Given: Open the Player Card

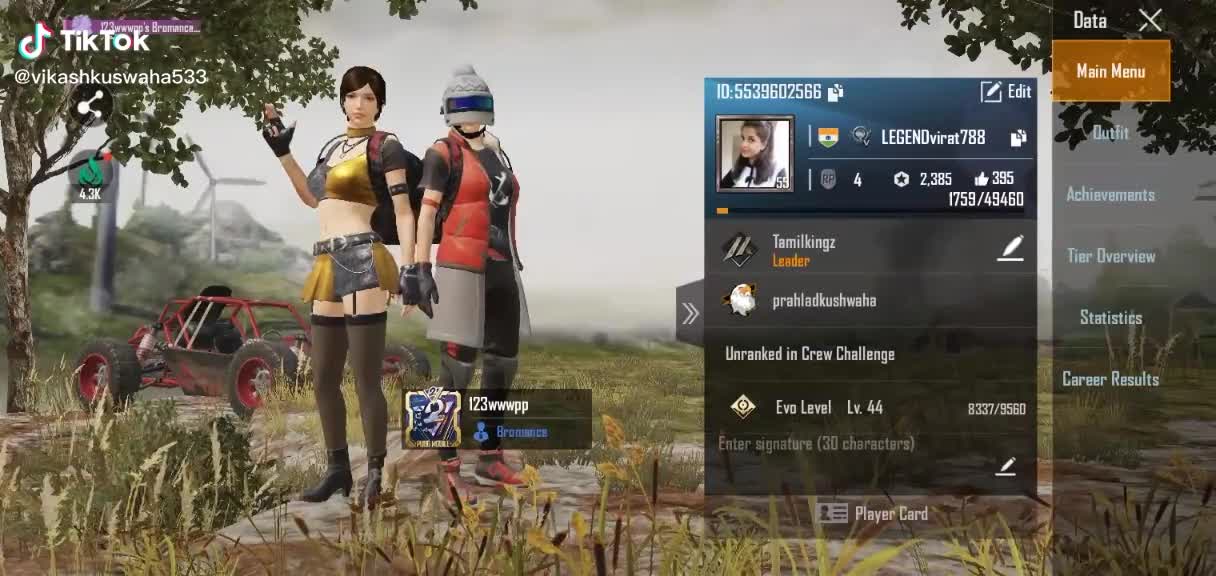Looking at the screenshot, I should 872,514.
